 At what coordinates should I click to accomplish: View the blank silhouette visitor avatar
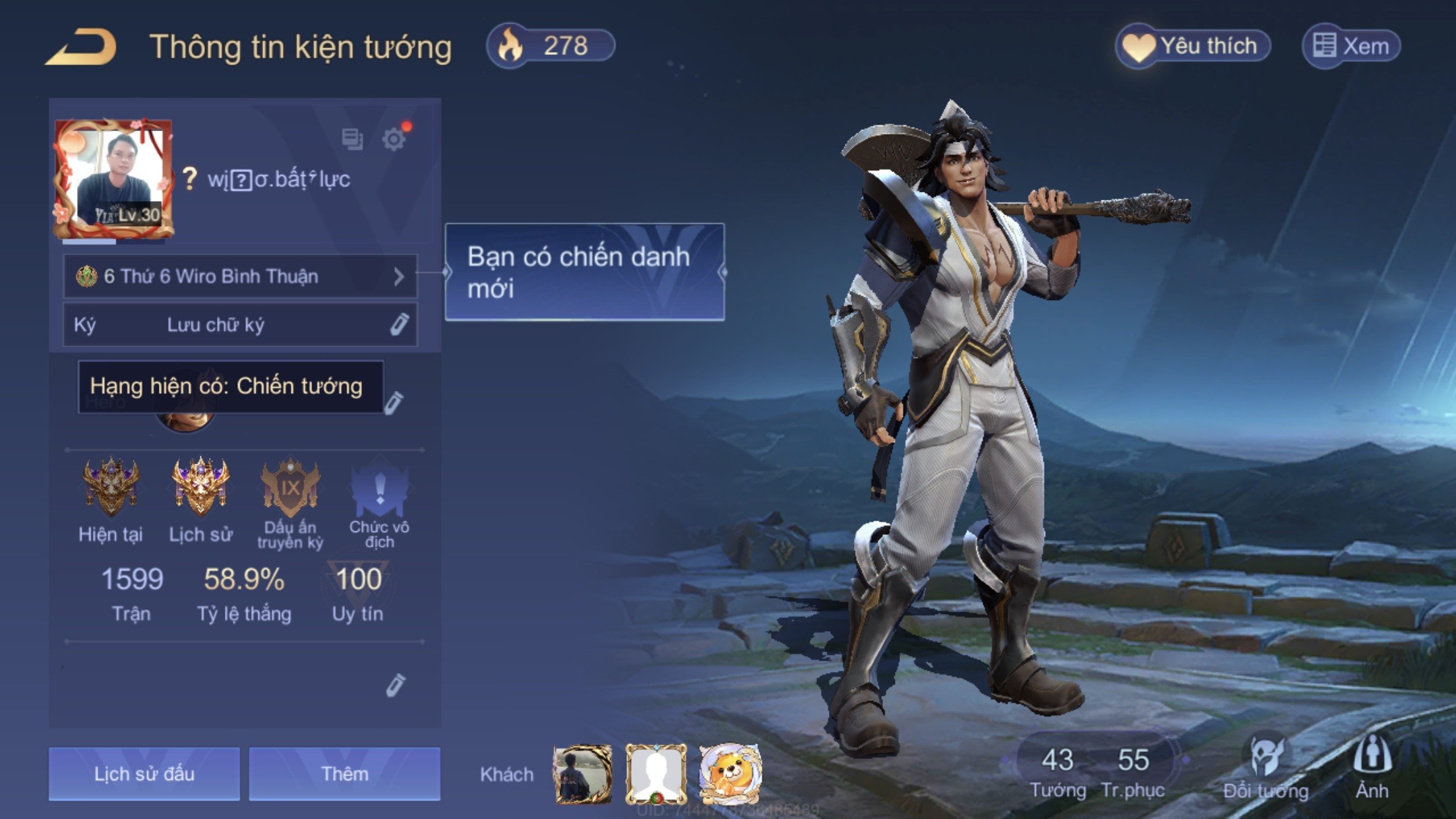[655, 774]
